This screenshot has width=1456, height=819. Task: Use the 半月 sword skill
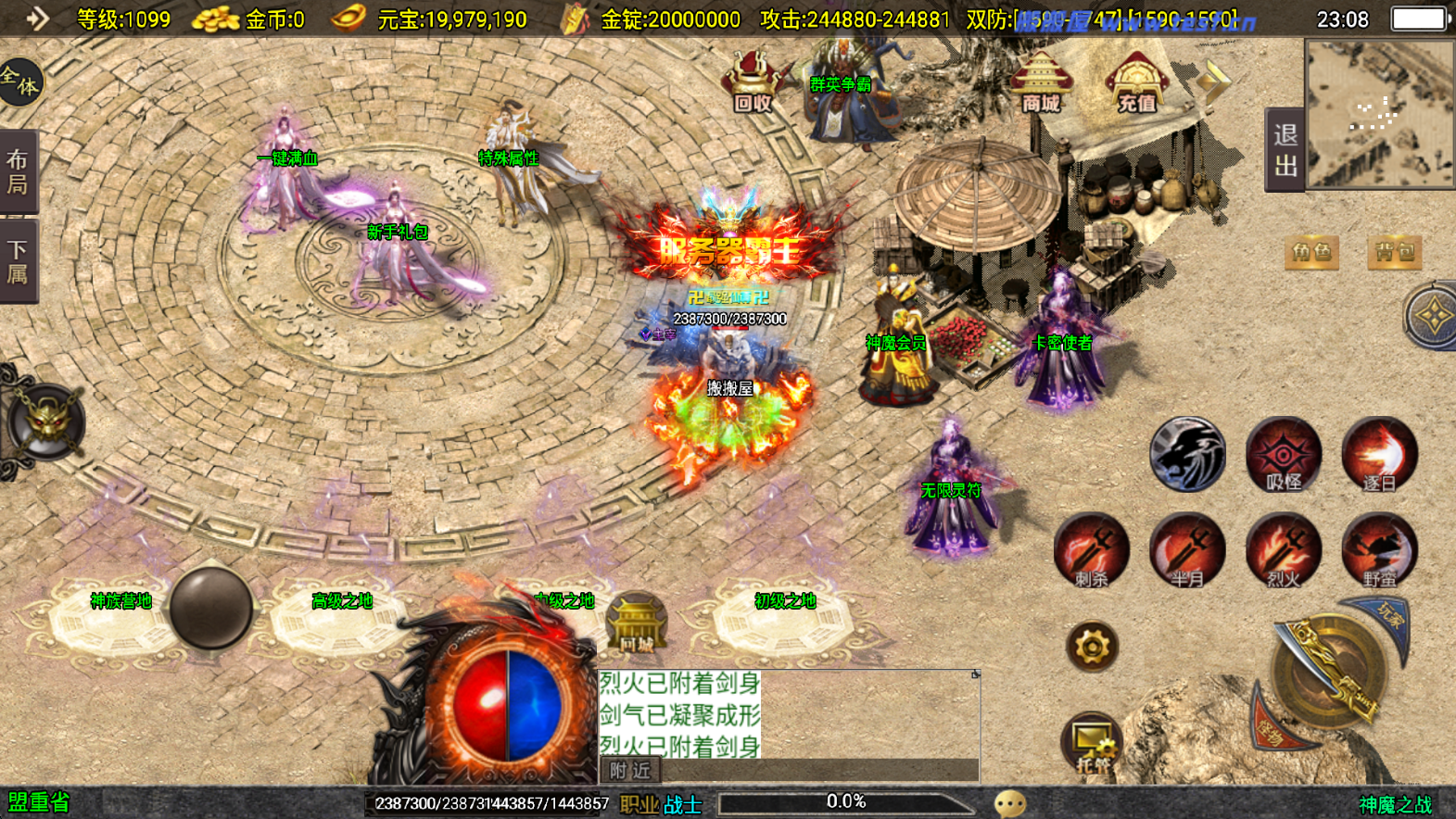click(x=1187, y=551)
